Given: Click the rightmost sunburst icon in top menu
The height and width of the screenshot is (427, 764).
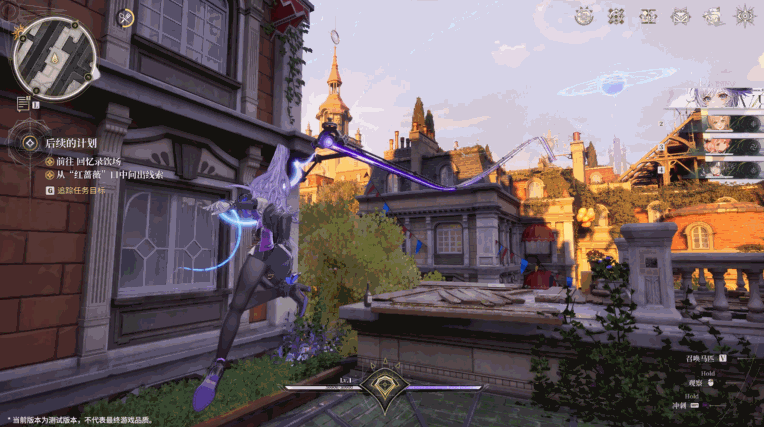Looking at the screenshot, I should tap(744, 15).
